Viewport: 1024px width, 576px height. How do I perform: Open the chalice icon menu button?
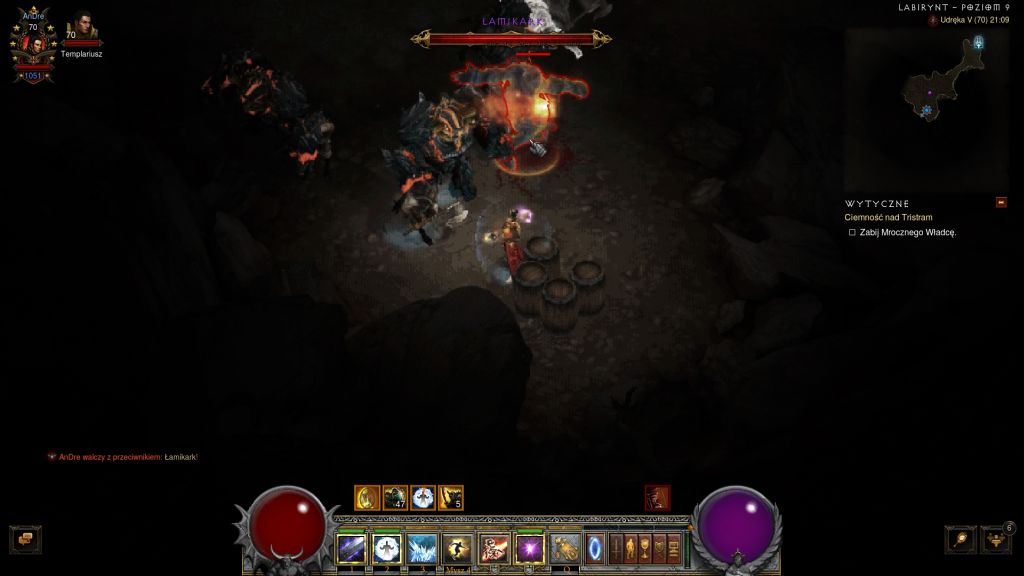pos(645,548)
